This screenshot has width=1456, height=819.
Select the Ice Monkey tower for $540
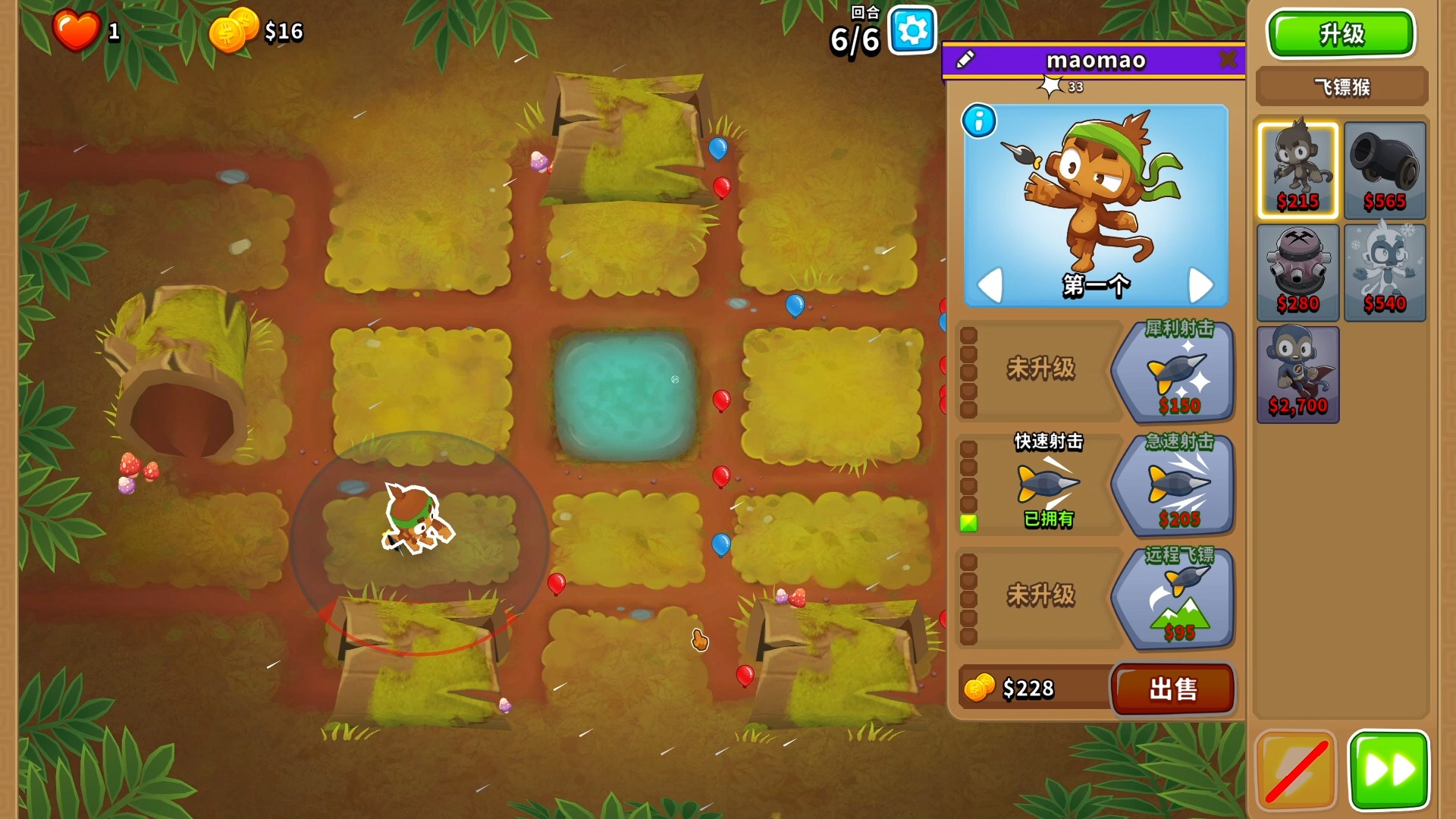[x=1385, y=273]
